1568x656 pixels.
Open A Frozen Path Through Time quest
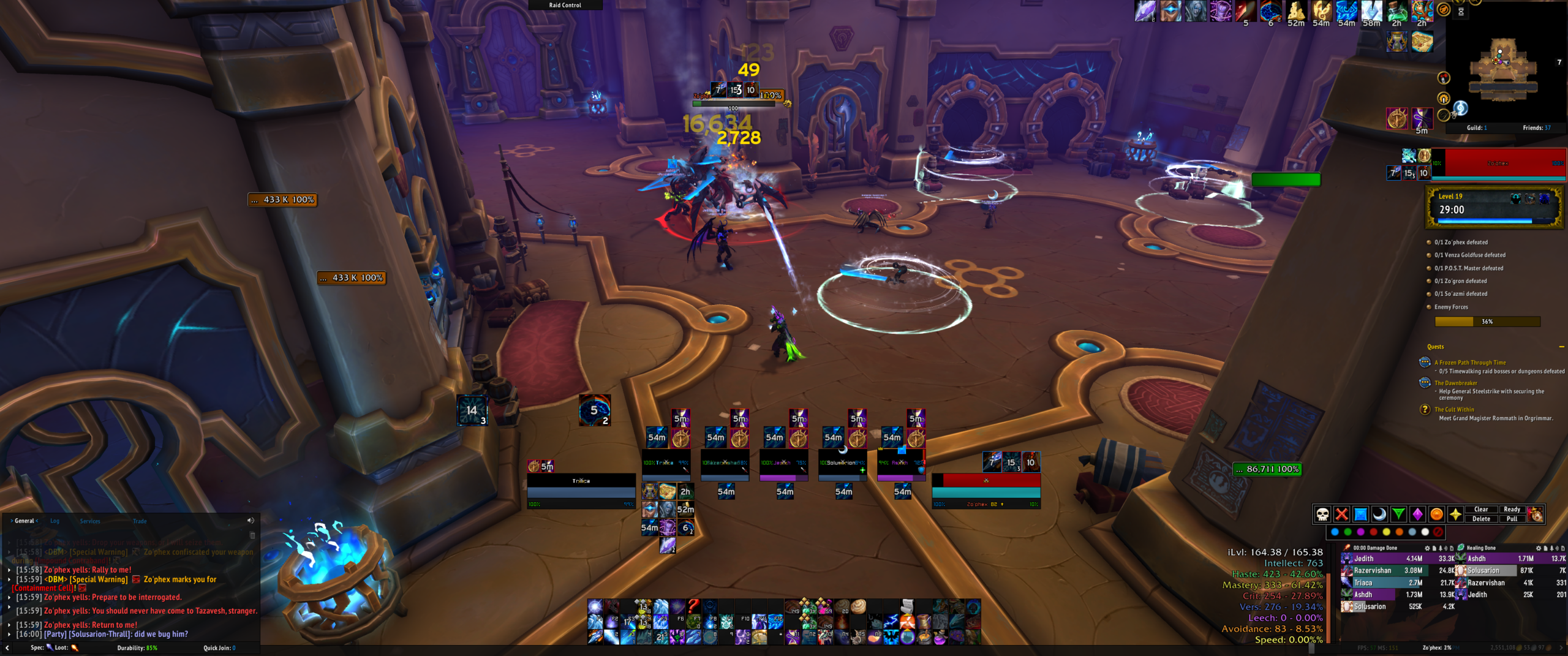click(1469, 363)
